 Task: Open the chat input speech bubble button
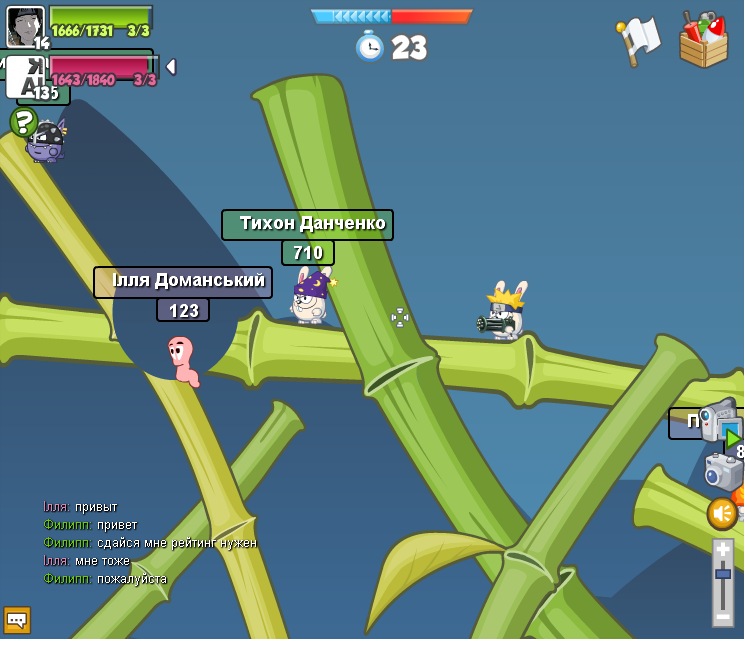17,620
